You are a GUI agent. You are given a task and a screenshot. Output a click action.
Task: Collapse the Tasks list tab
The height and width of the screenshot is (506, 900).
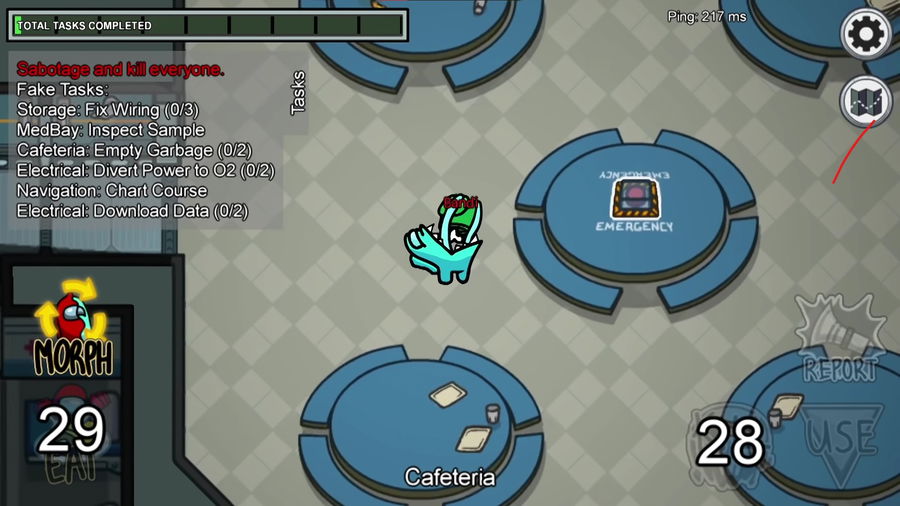pos(297,93)
